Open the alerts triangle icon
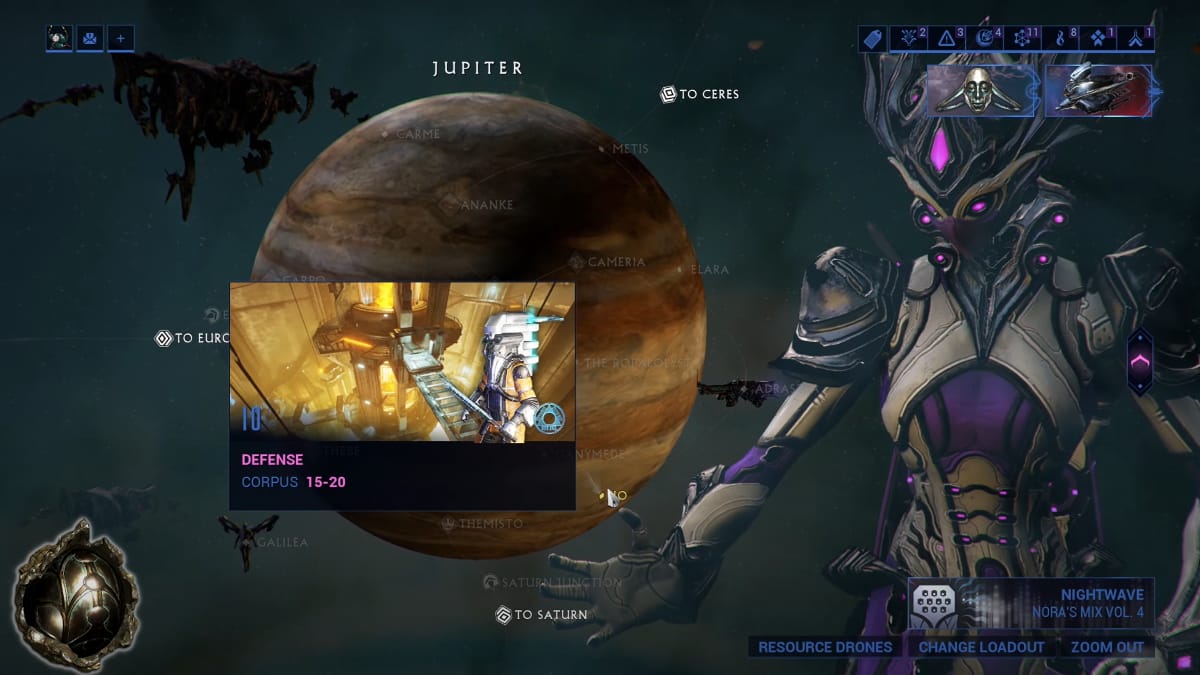This screenshot has height=675, width=1200. (x=946, y=39)
